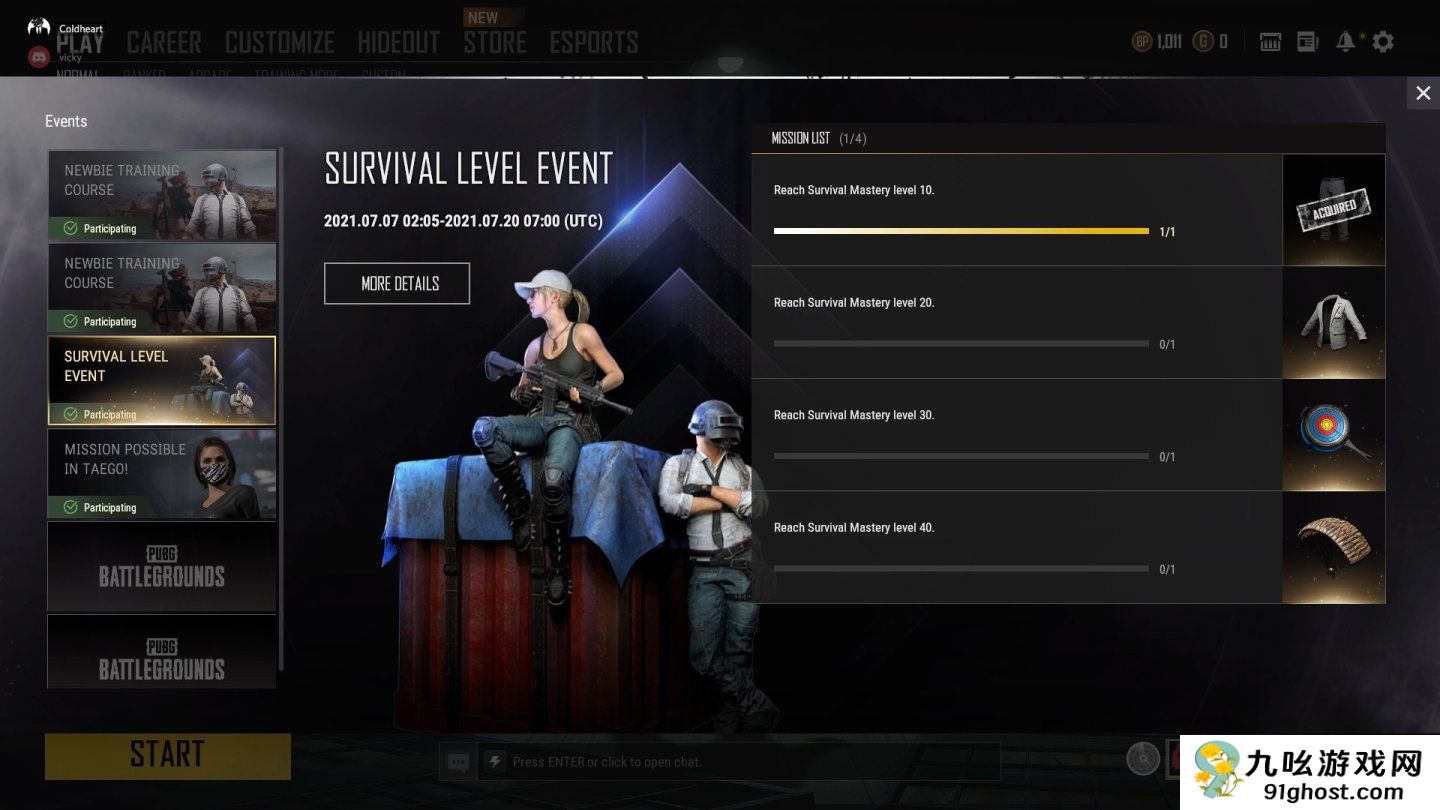Click the yellow START button
The image size is (1440, 810).
168,756
